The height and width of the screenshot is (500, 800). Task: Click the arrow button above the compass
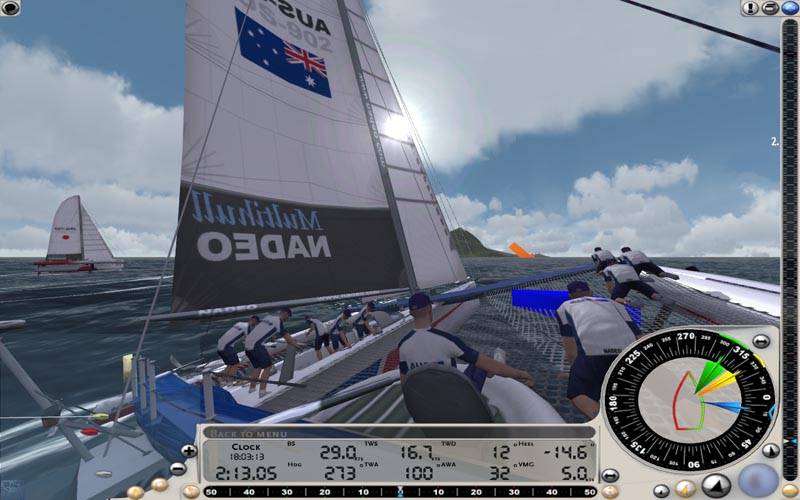point(762,341)
